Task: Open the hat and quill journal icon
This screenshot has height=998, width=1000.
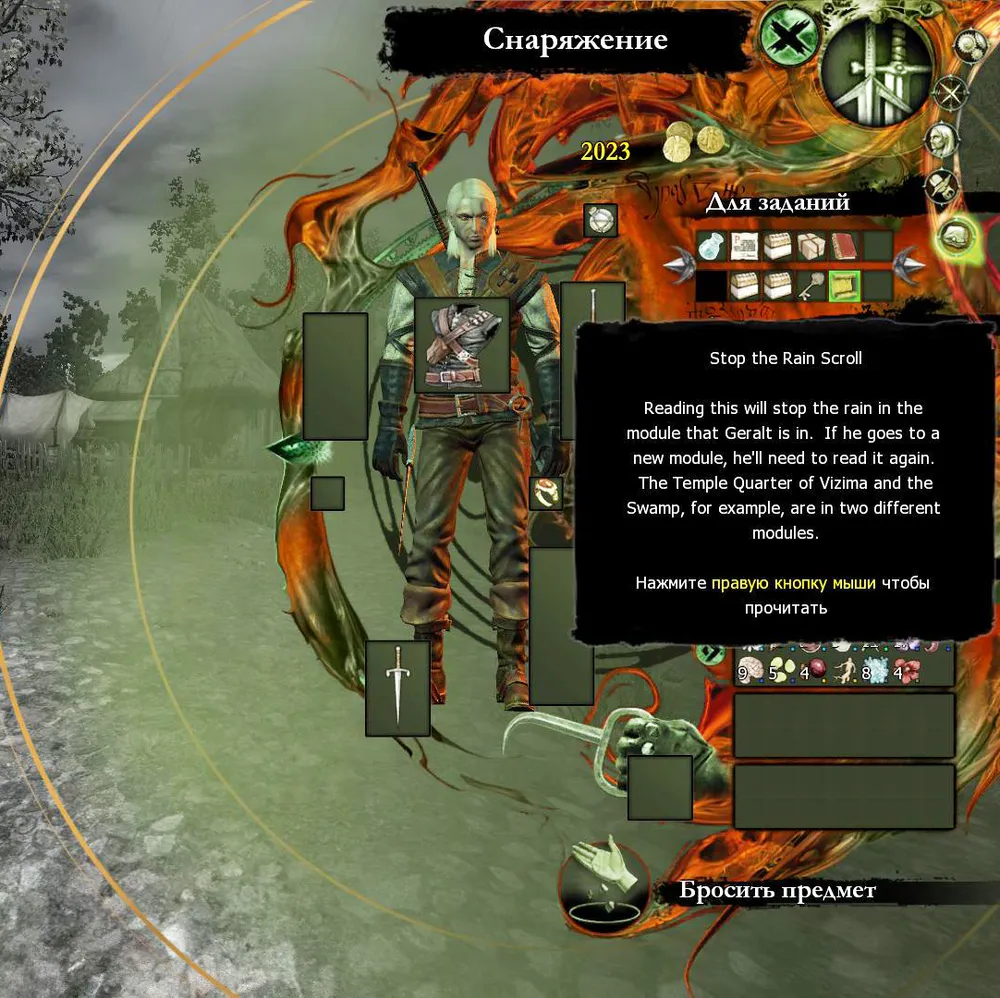Action: point(940,186)
